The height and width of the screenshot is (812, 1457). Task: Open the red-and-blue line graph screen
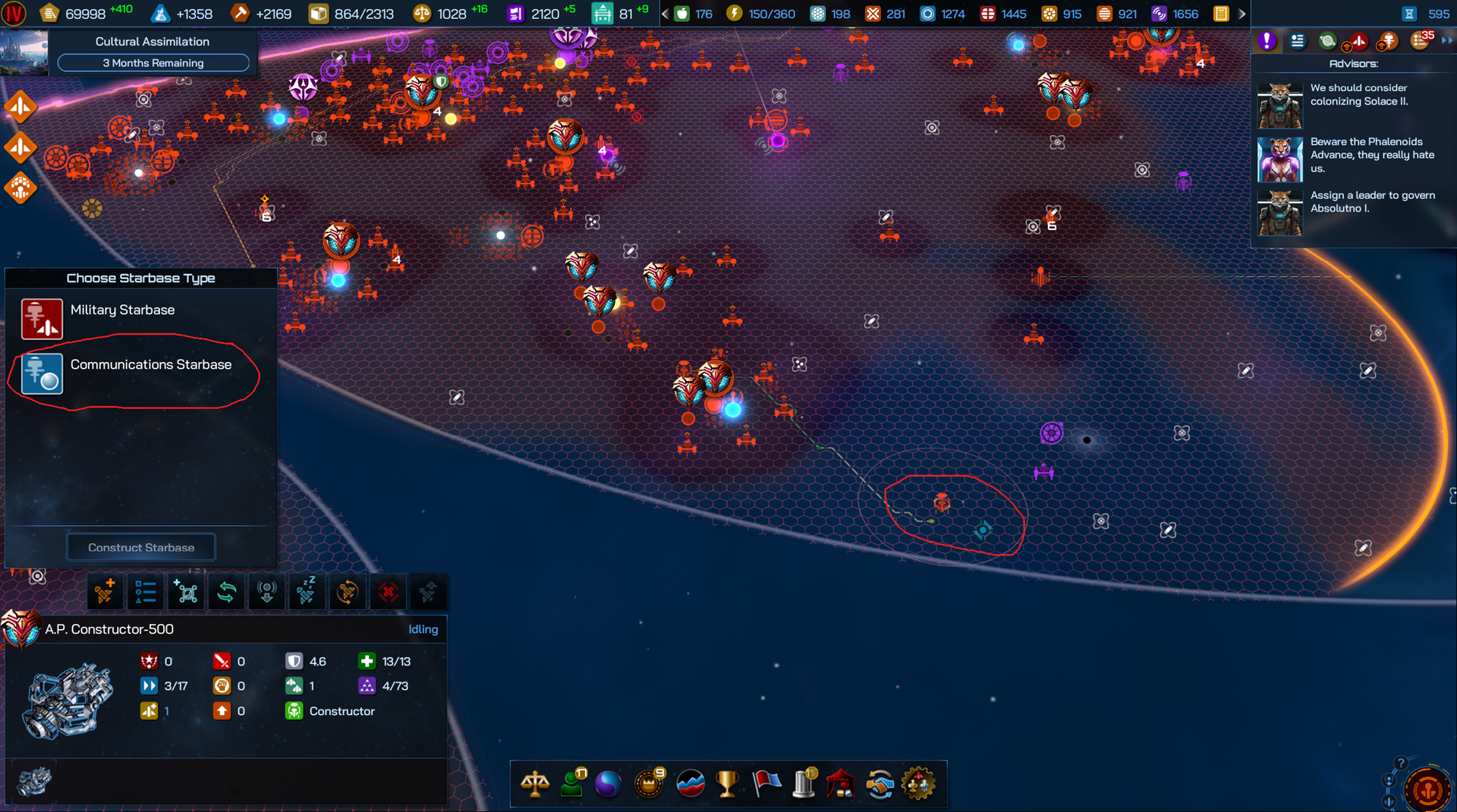690,784
